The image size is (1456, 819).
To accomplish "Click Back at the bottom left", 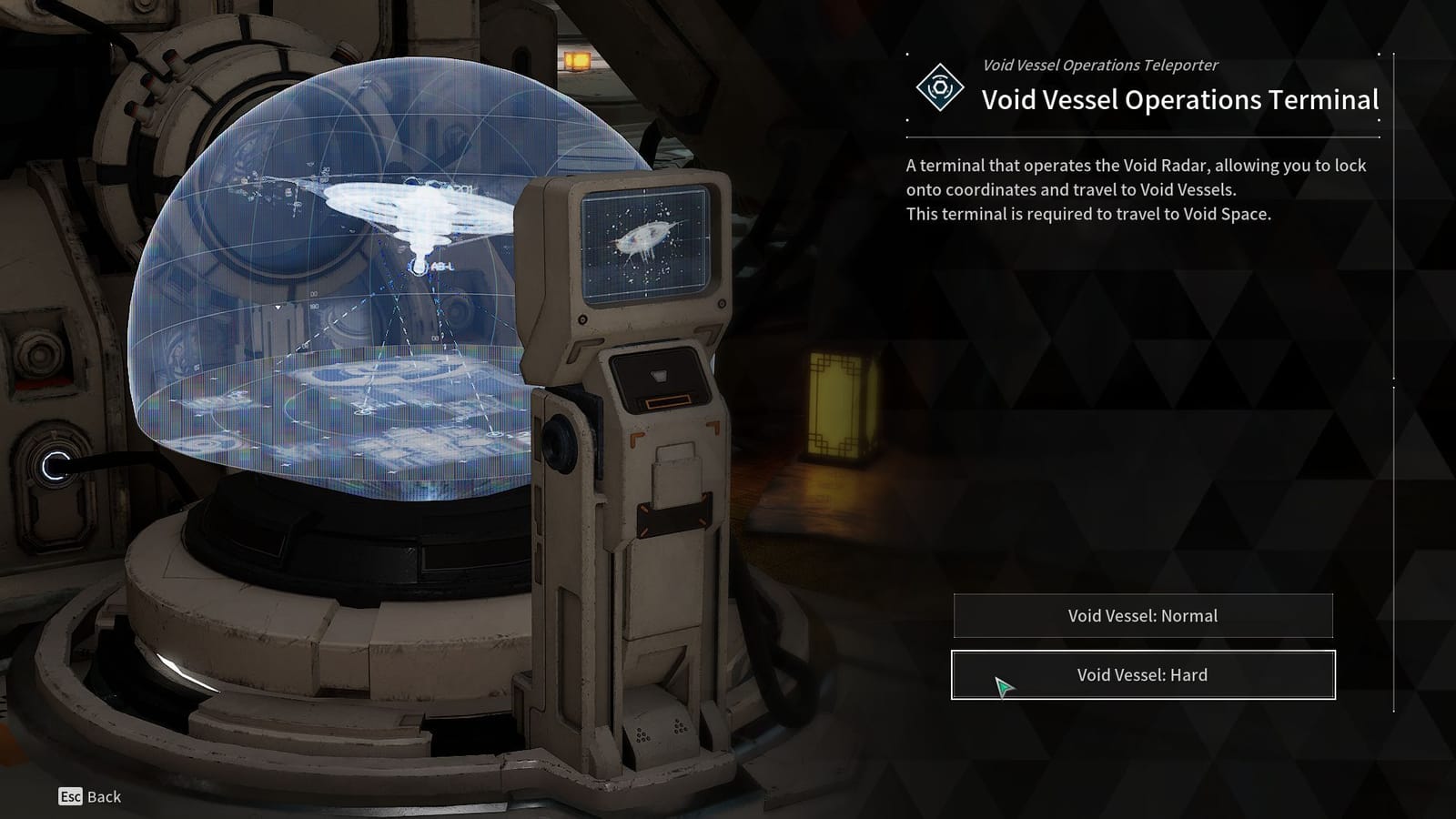I will tap(103, 798).
